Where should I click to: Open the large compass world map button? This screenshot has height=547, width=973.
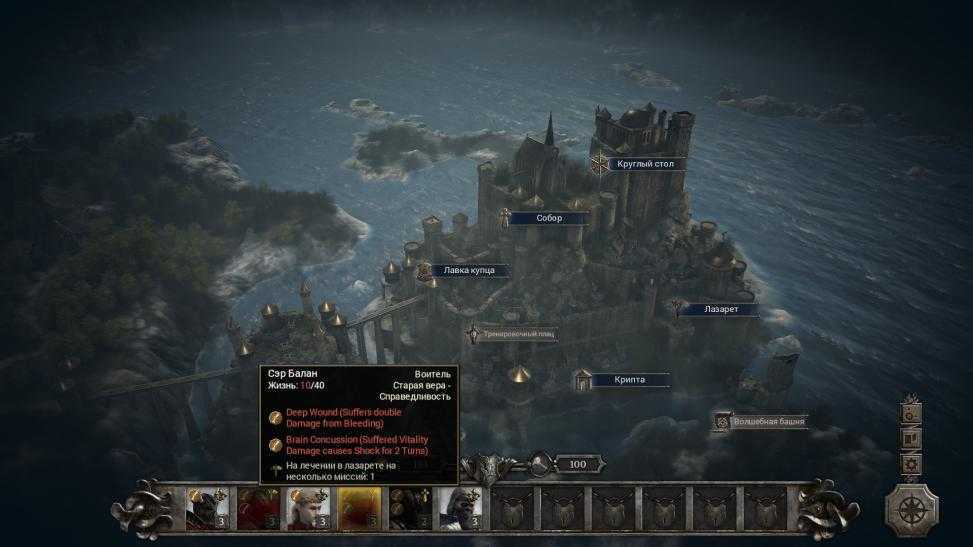click(911, 508)
